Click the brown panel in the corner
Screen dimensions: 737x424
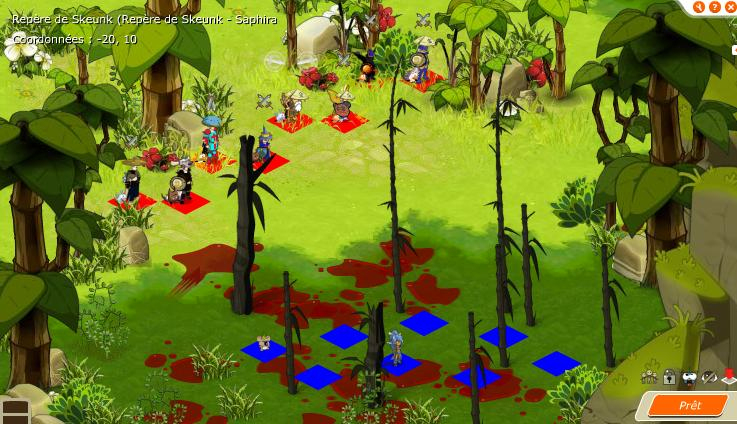coord(13,411)
